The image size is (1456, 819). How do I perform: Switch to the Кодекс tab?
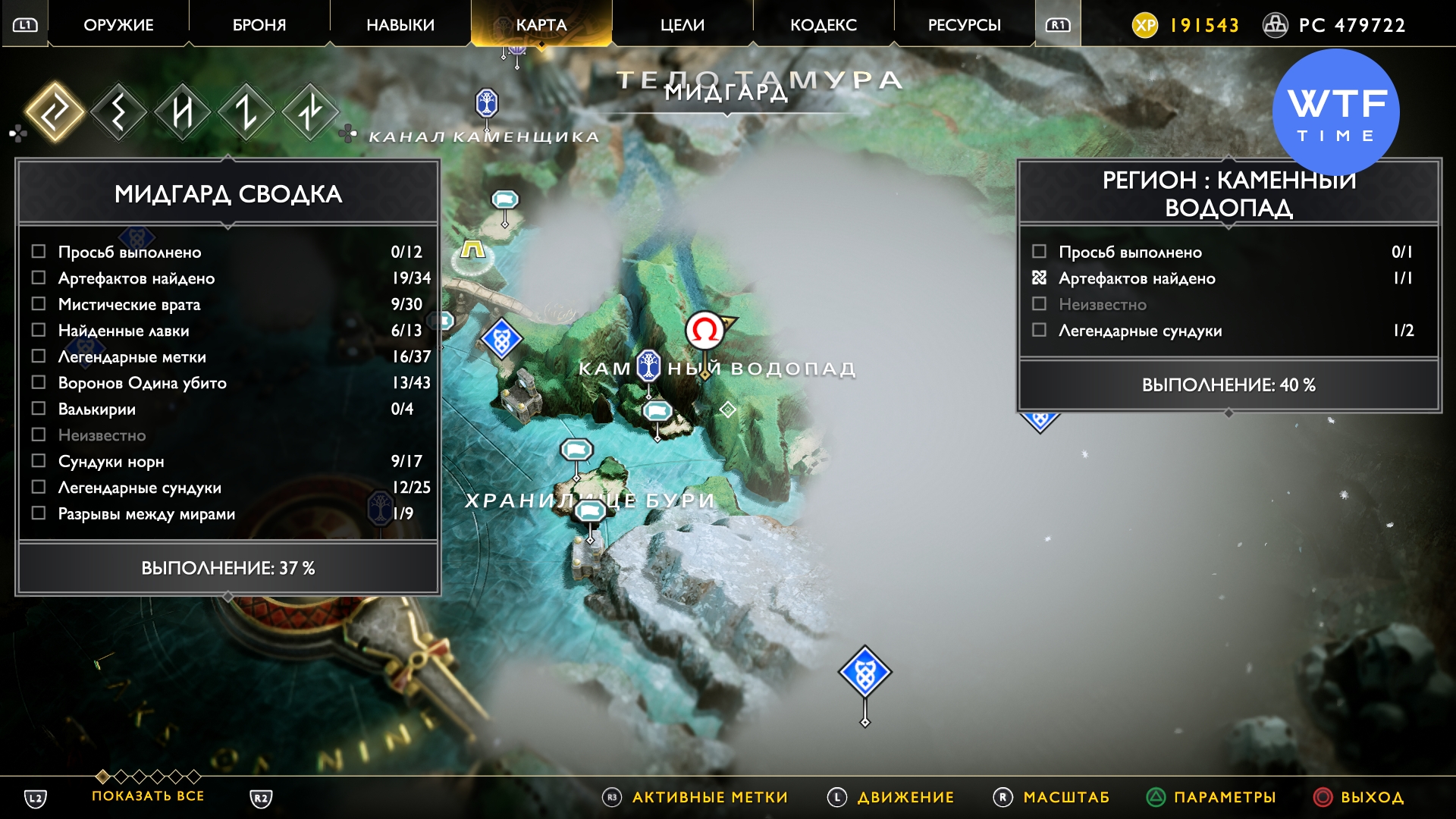click(x=824, y=25)
